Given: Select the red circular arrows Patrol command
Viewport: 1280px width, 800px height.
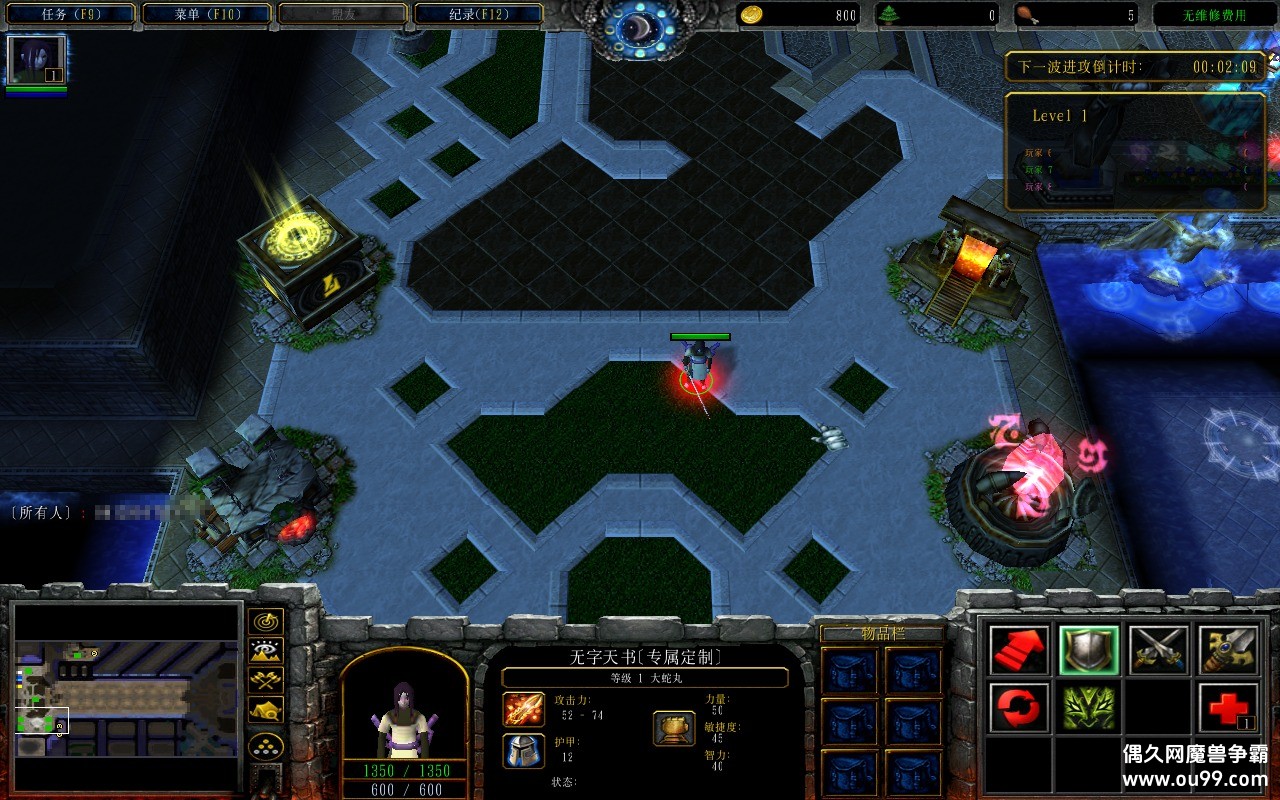Looking at the screenshot, I should pos(1020,708).
